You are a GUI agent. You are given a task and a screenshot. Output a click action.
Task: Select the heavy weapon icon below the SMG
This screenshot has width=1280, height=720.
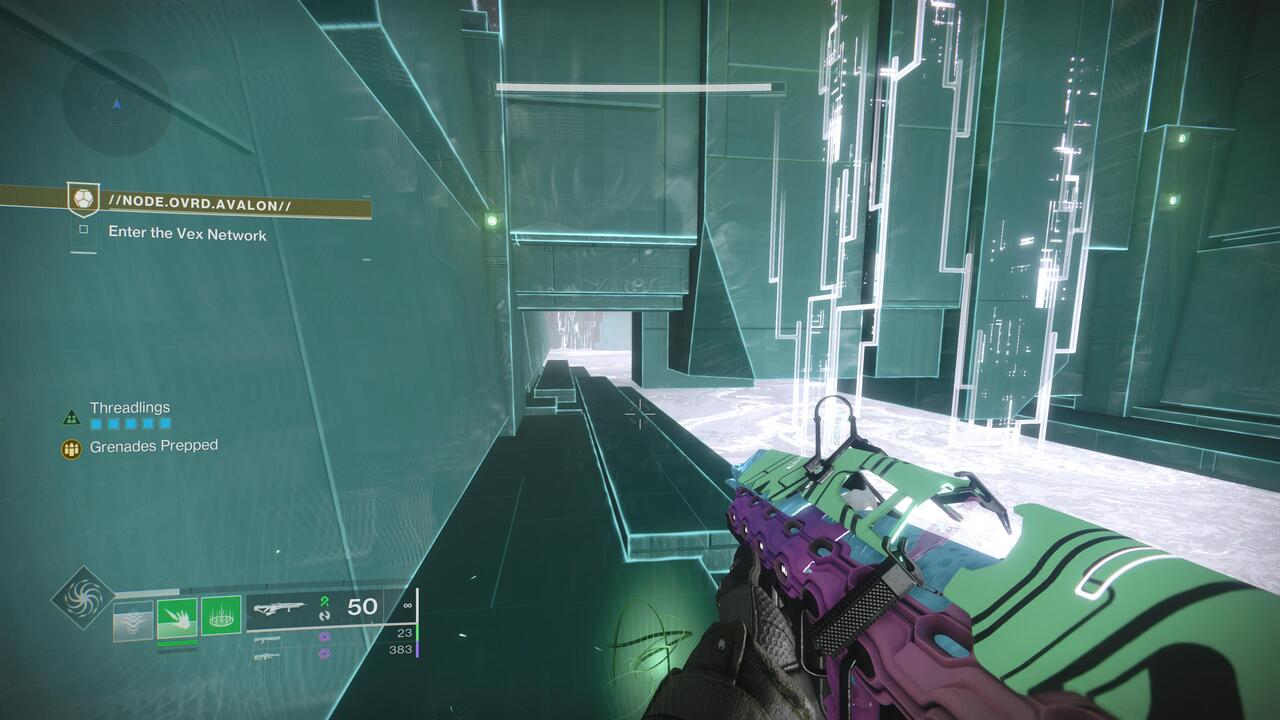pos(265,658)
